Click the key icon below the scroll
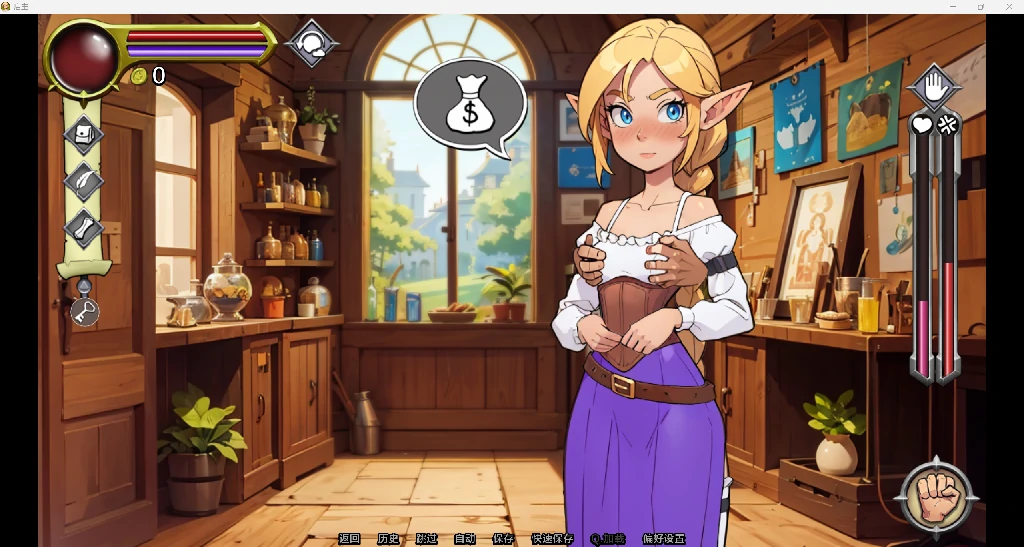Image resolution: width=1024 pixels, height=547 pixels. (x=84, y=311)
